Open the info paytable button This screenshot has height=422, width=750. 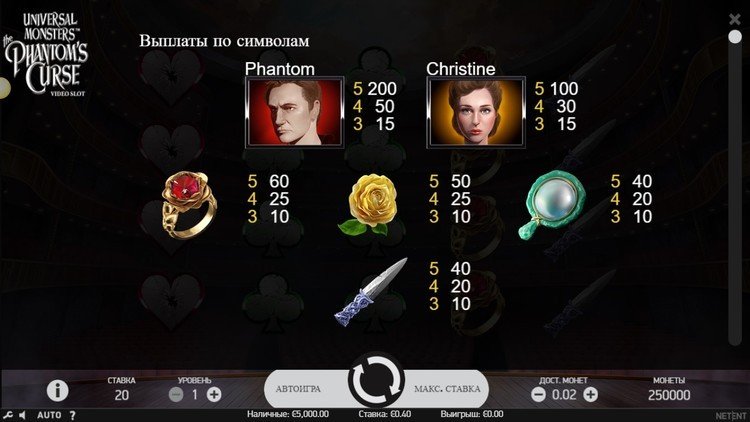tap(58, 390)
